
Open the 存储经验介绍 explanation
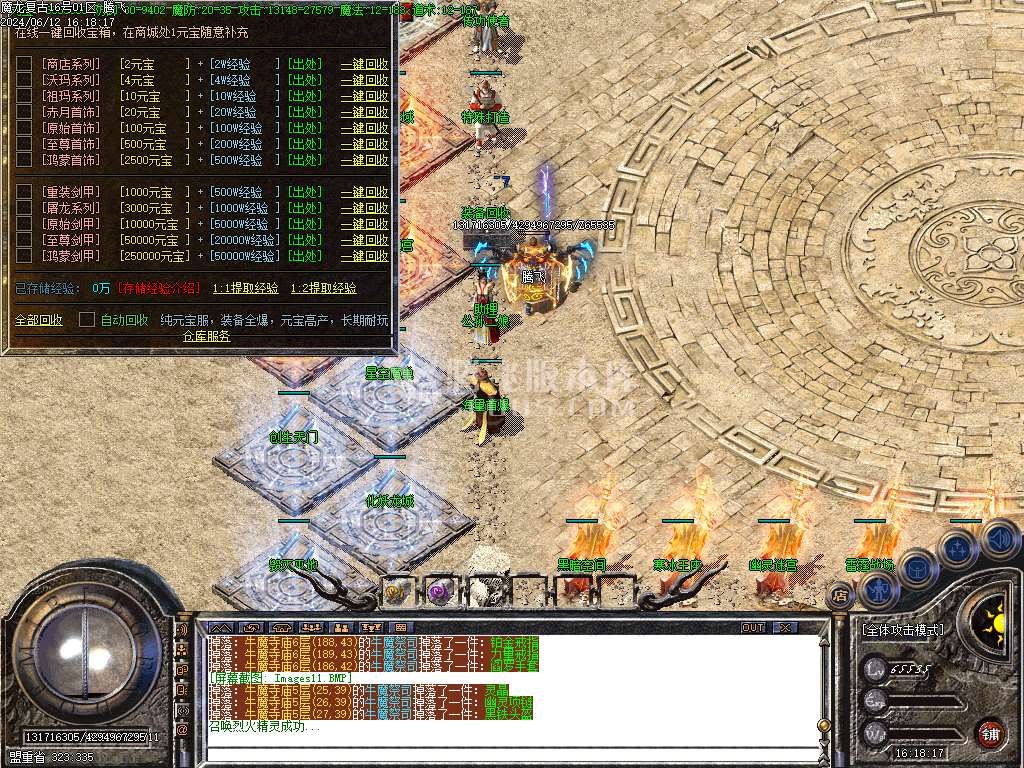(x=159, y=288)
